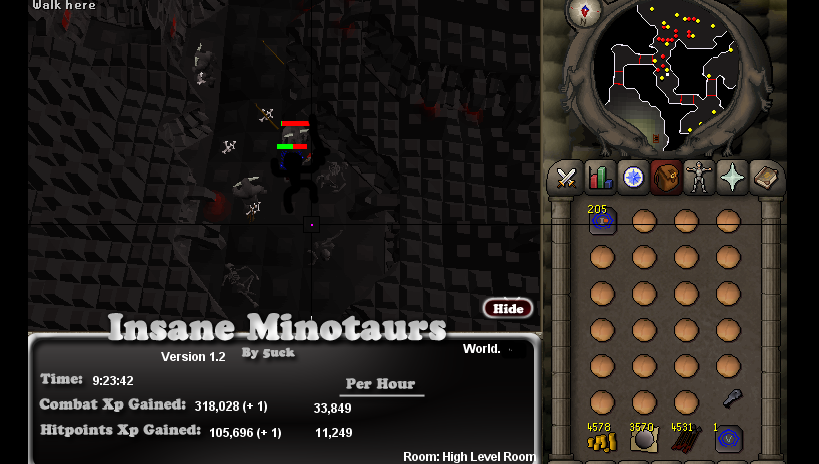Hide the Insane Minotaurs paint overlay
Screen dimensions: 819x464
pyautogui.click(x=508, y=308)
